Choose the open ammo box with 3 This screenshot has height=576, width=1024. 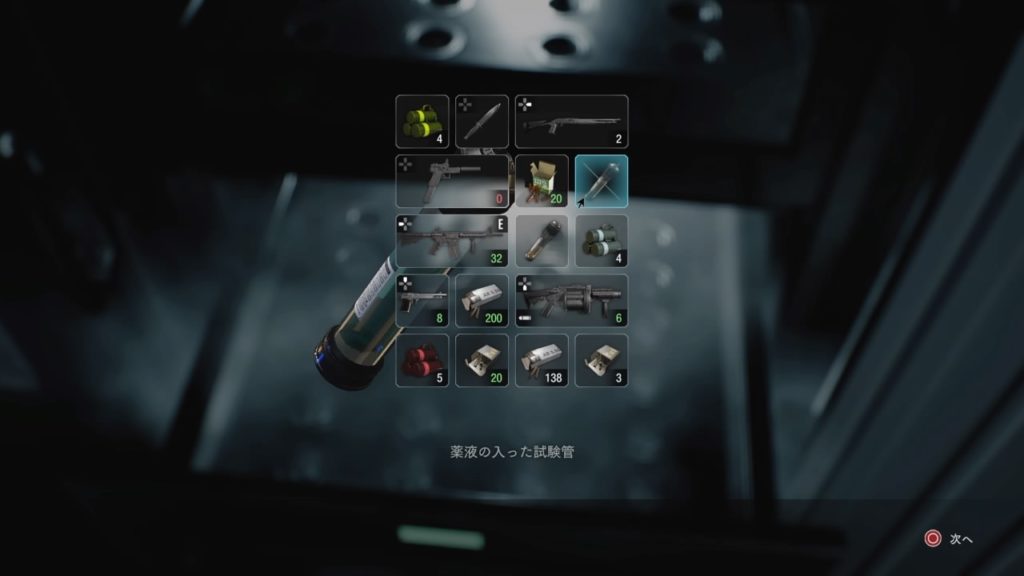click(602, 360)
